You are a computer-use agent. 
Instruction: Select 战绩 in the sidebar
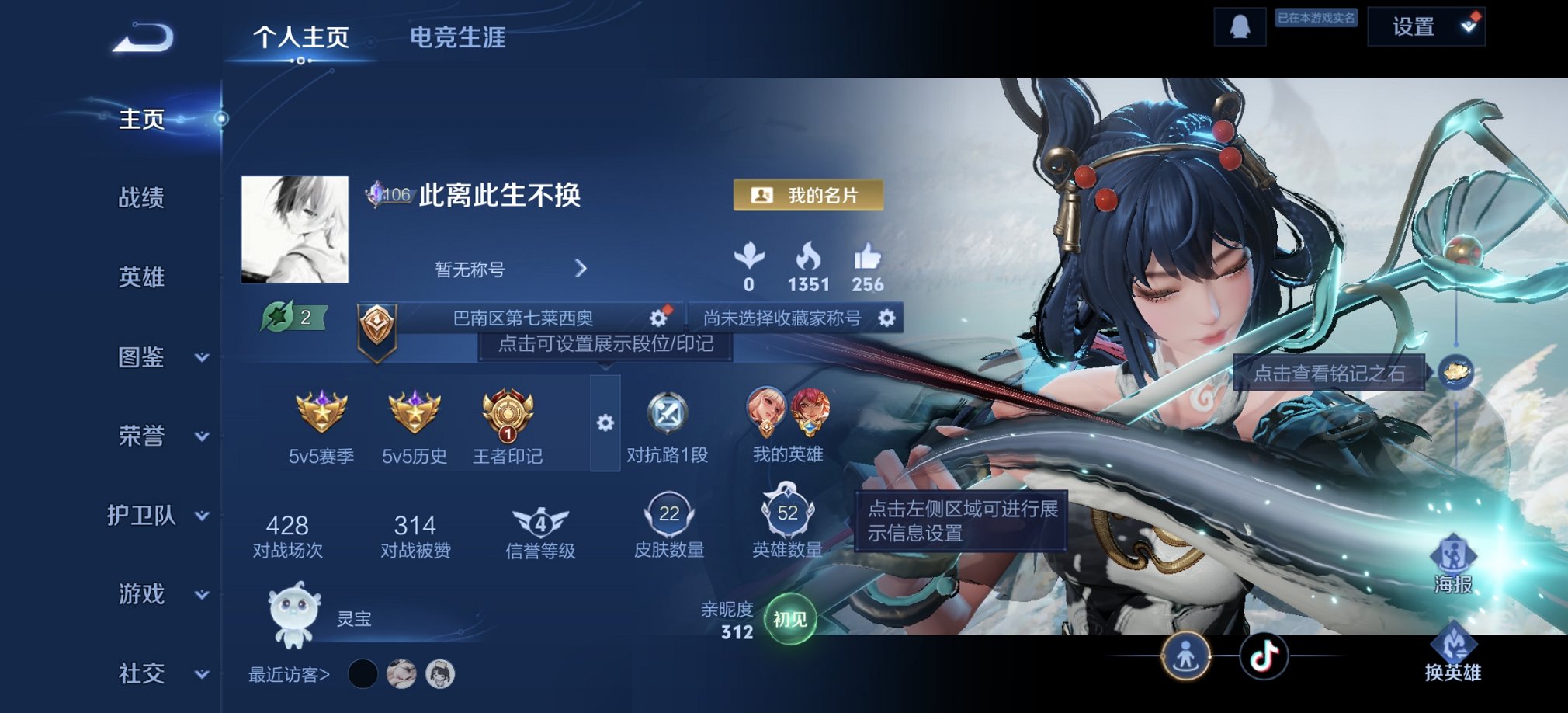(x=140, y=199)
